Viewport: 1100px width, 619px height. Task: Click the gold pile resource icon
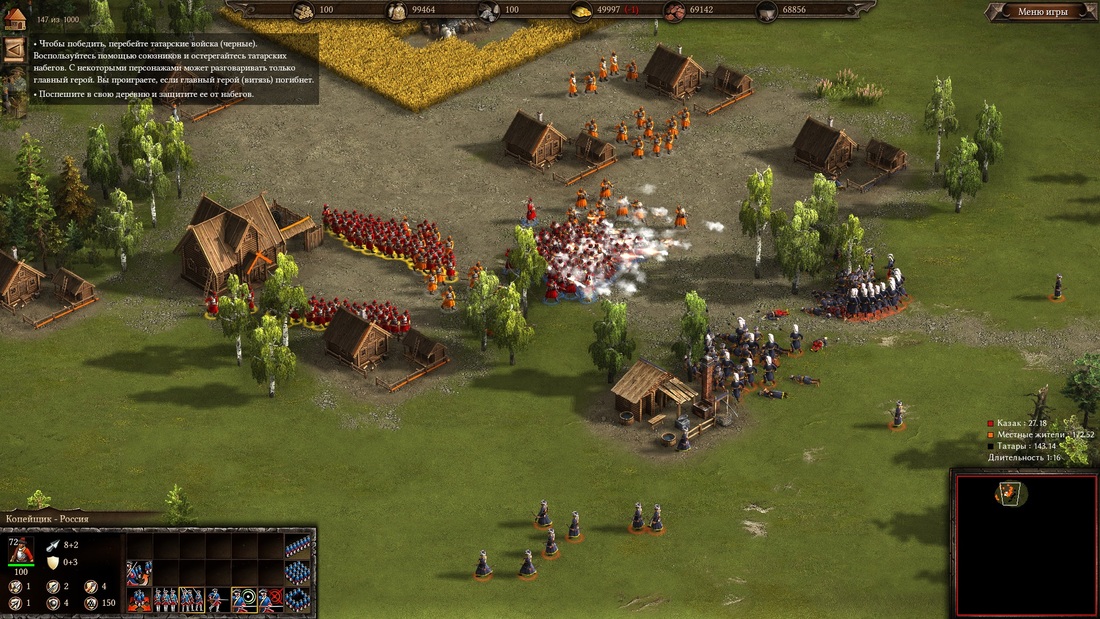[x=581, y=12]
